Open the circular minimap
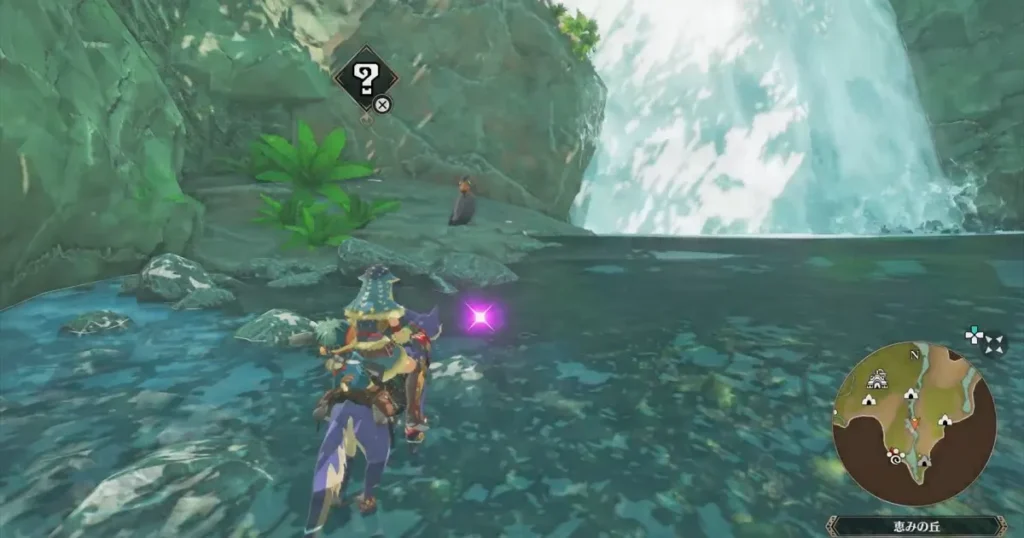The image size is (1024, 538). coord(913,422)
